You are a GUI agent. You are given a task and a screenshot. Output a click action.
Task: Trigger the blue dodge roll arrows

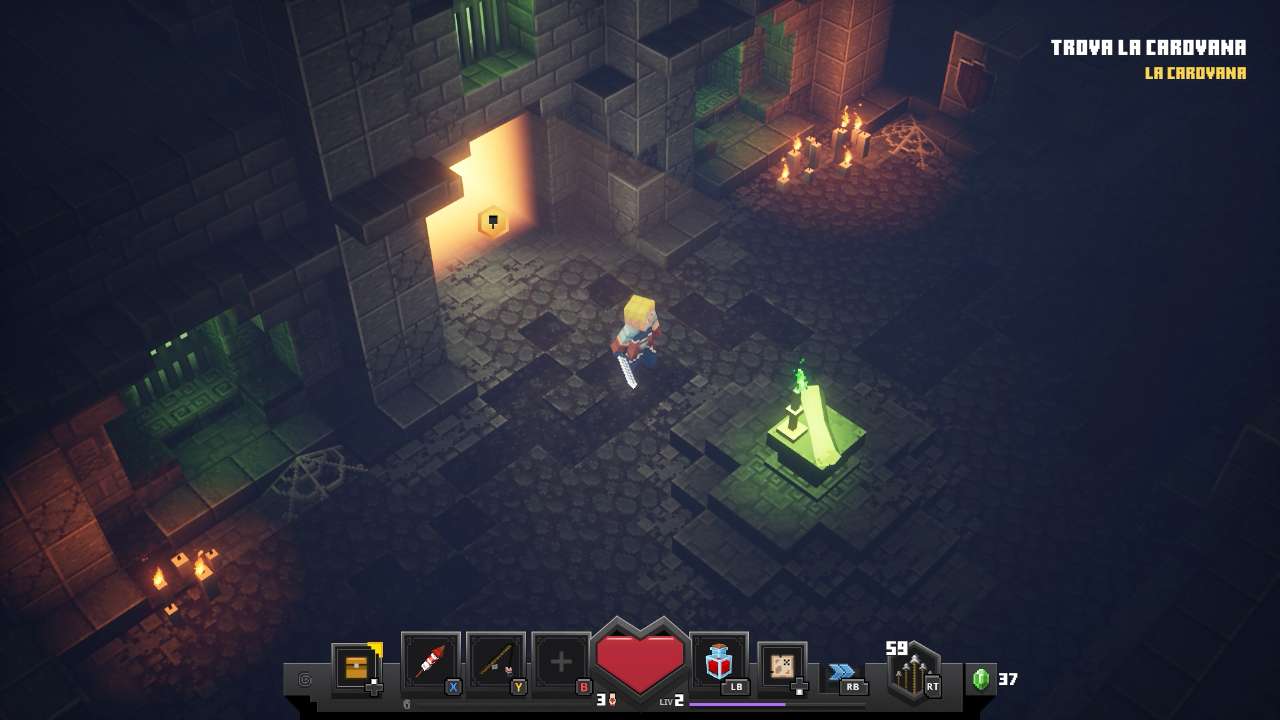[x=842, y=671]
